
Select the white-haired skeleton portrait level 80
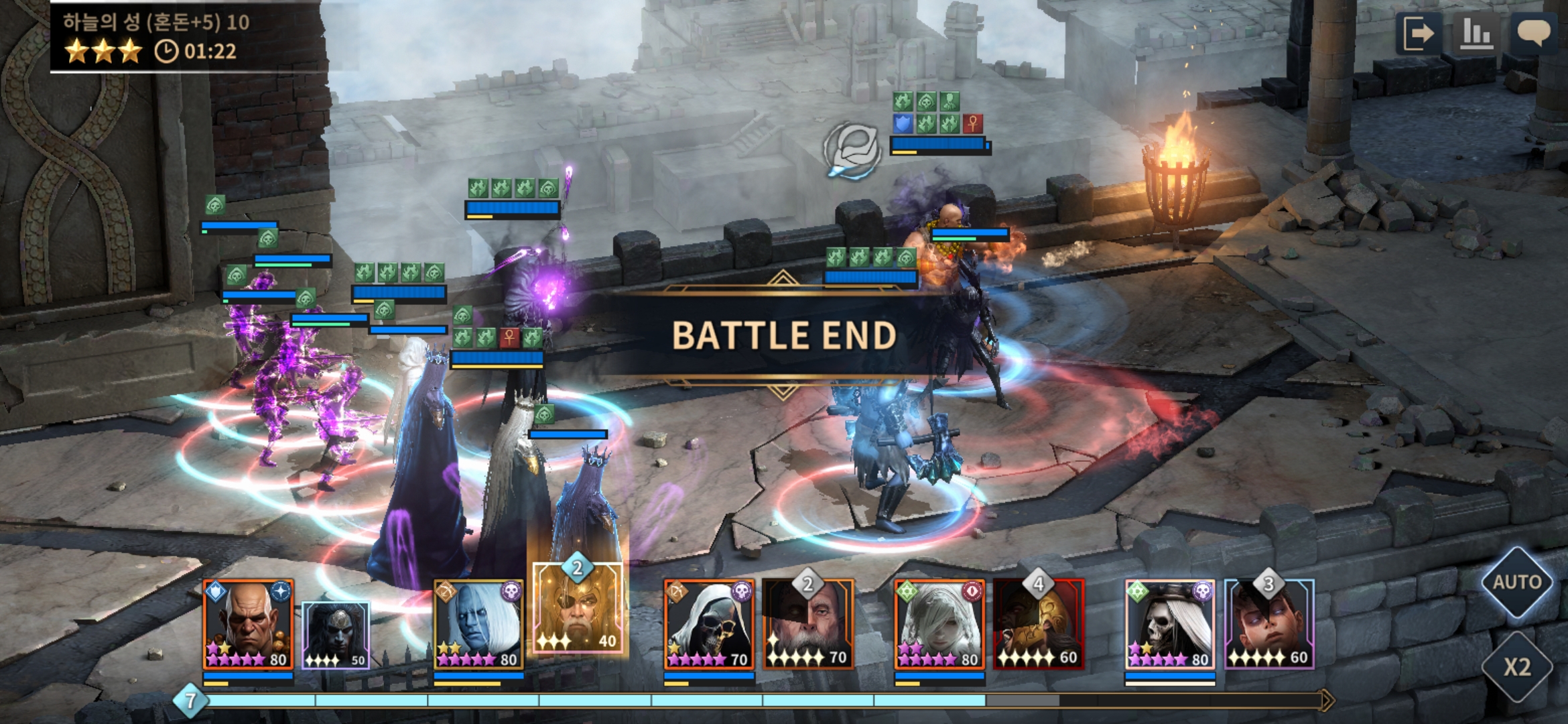click(x=1170, y=625)
